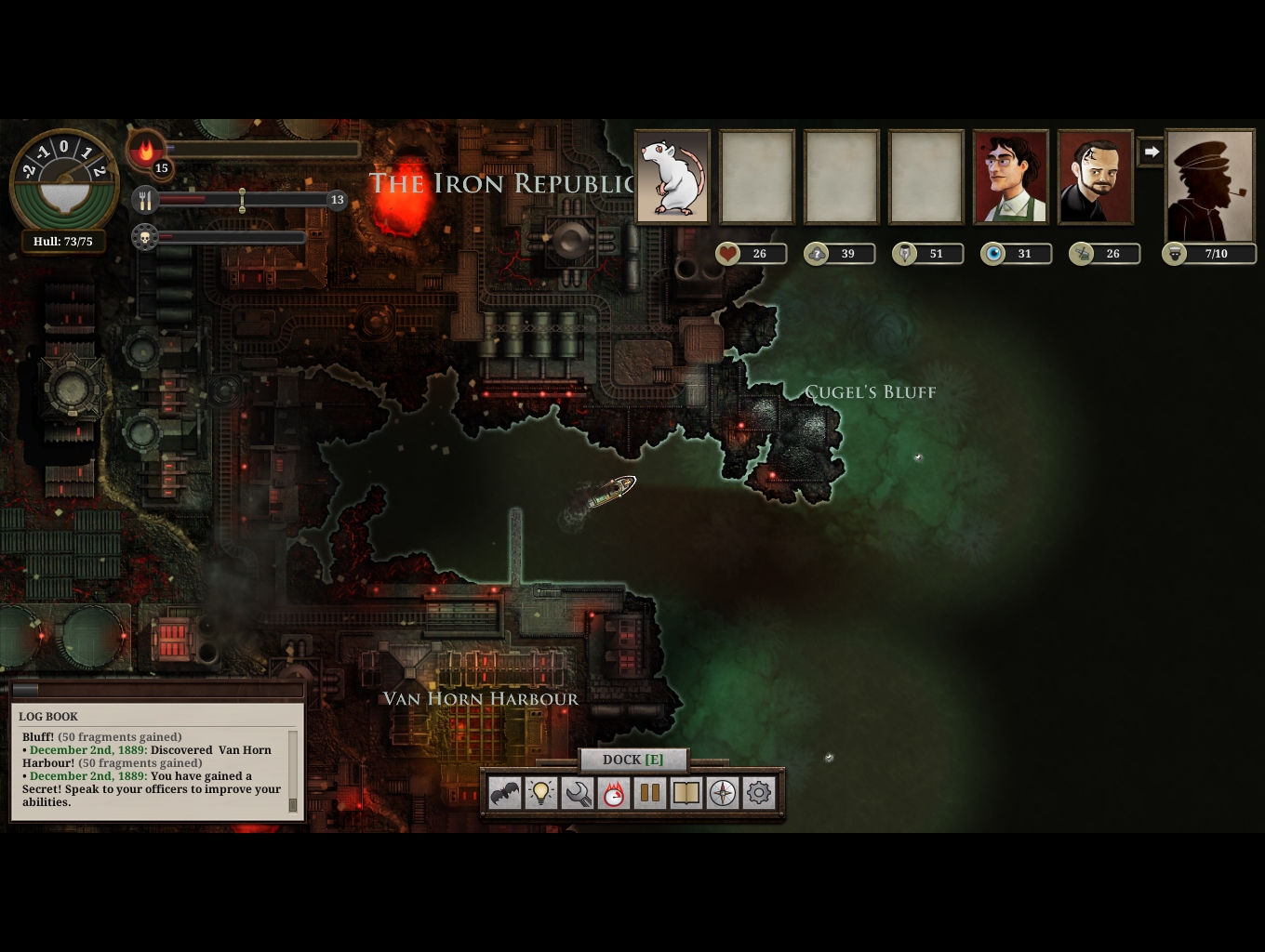1265x952 pixels.
Task: Click the arrow to collapse the officers panel
Action: (1152, 152)
